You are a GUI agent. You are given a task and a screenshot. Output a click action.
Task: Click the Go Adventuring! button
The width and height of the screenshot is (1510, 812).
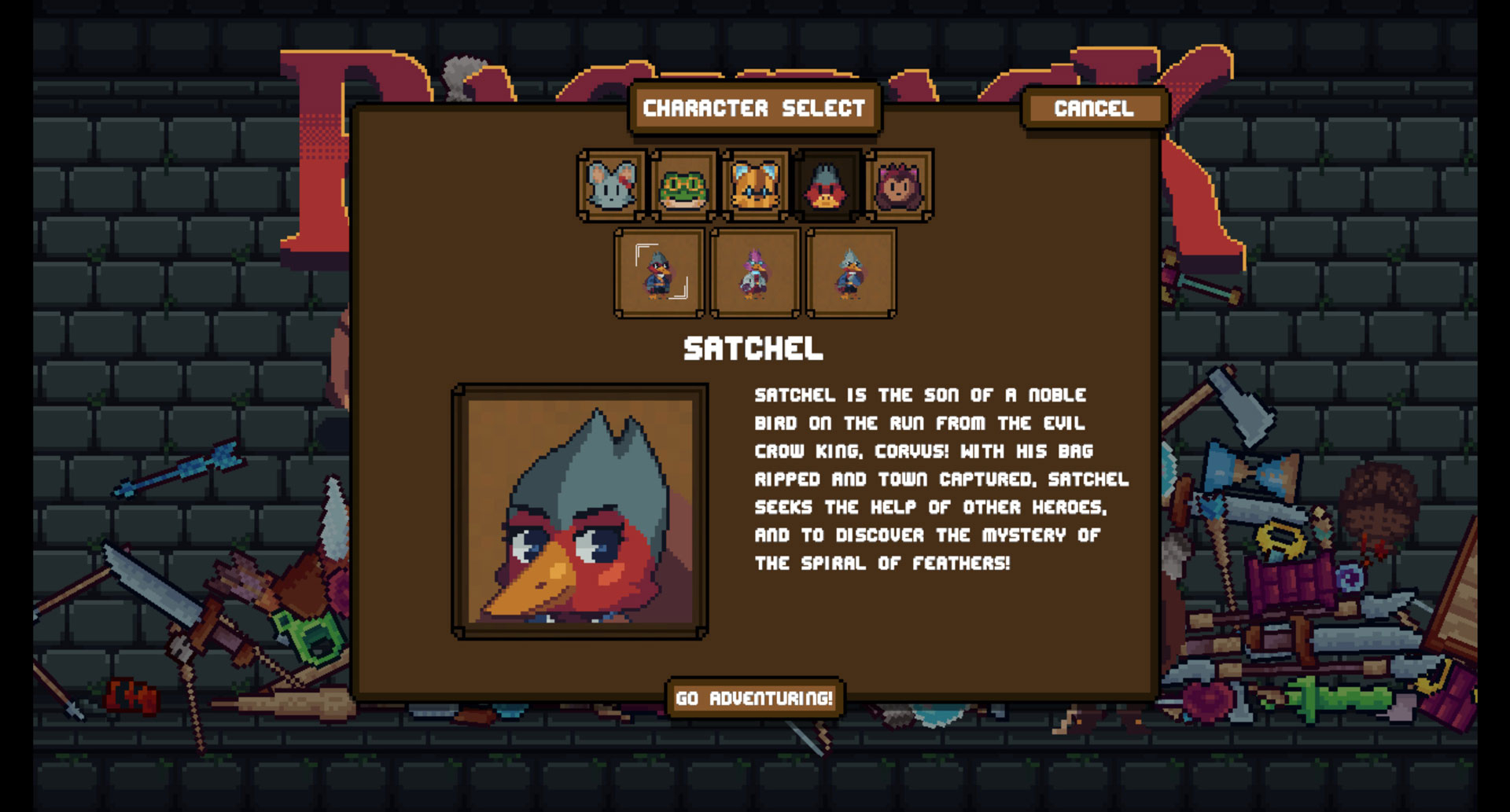tap(754, 698)
